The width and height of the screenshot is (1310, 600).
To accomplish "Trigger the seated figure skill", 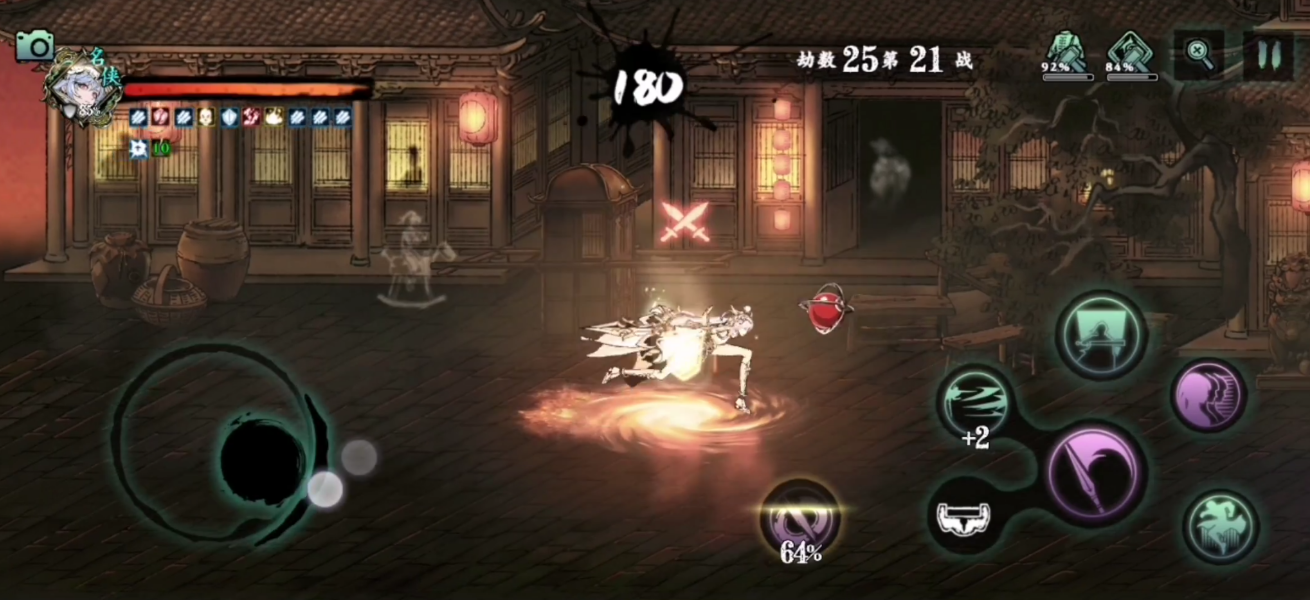I will tap(1102, 335).
